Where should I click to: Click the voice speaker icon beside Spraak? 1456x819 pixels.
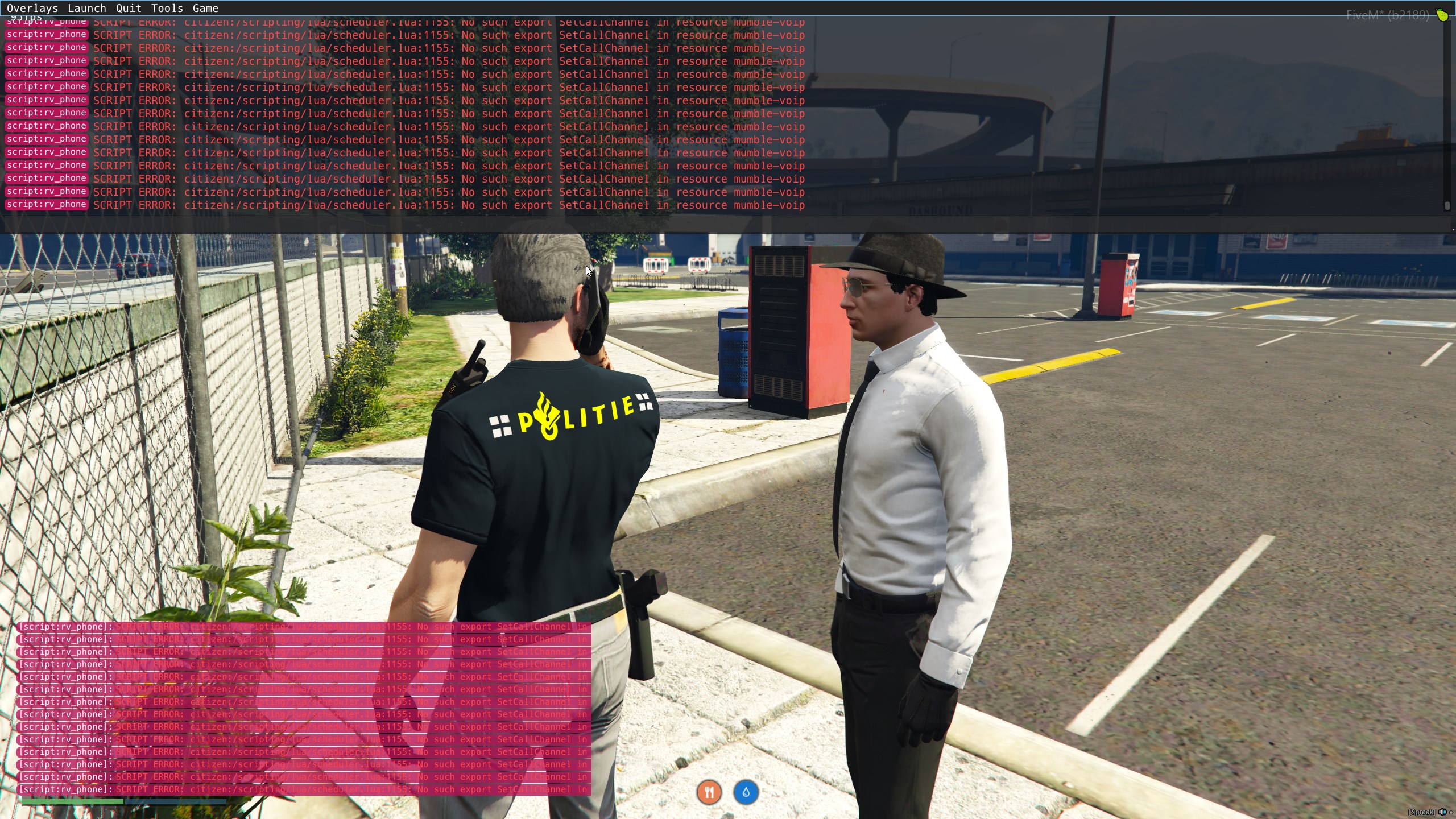(1442, 812)
